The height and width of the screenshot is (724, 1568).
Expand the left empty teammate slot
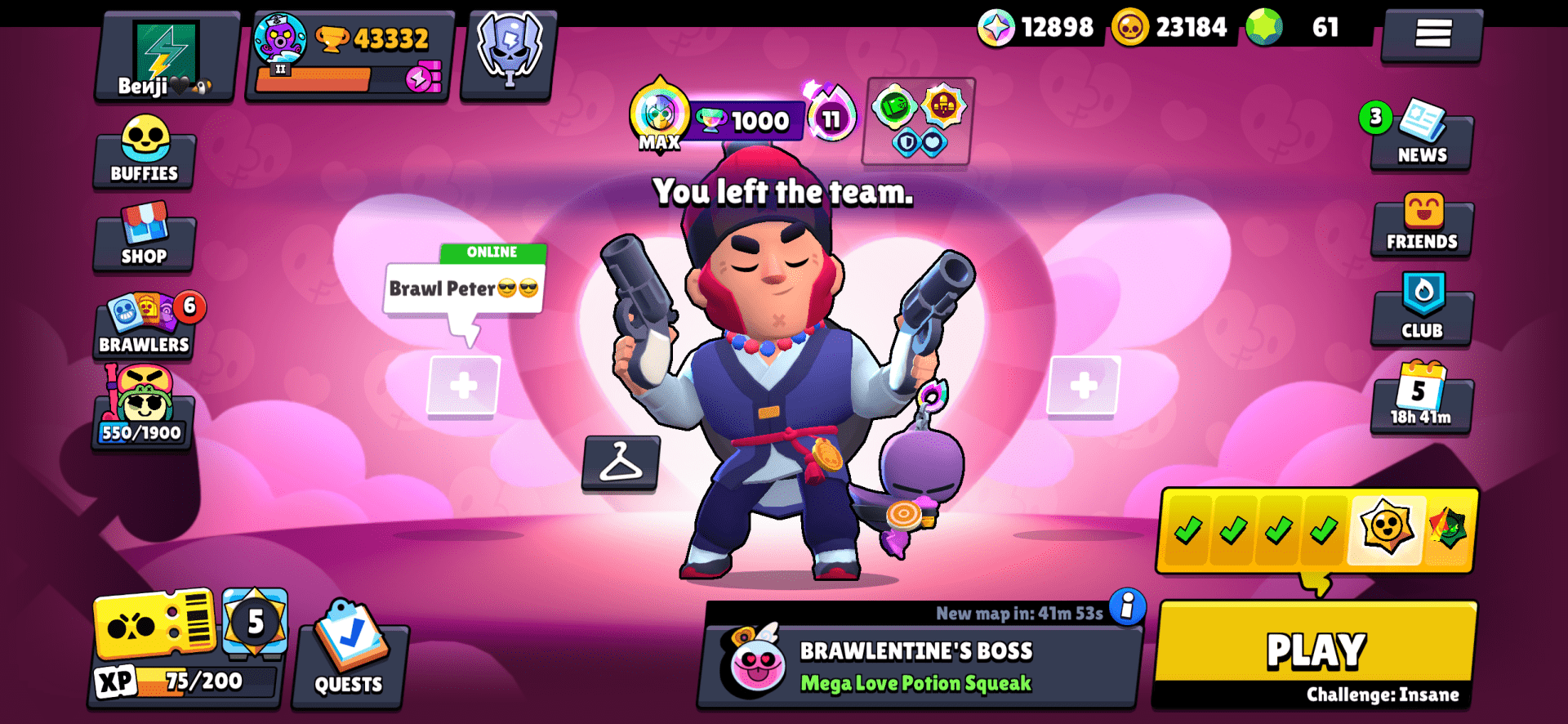464,384
